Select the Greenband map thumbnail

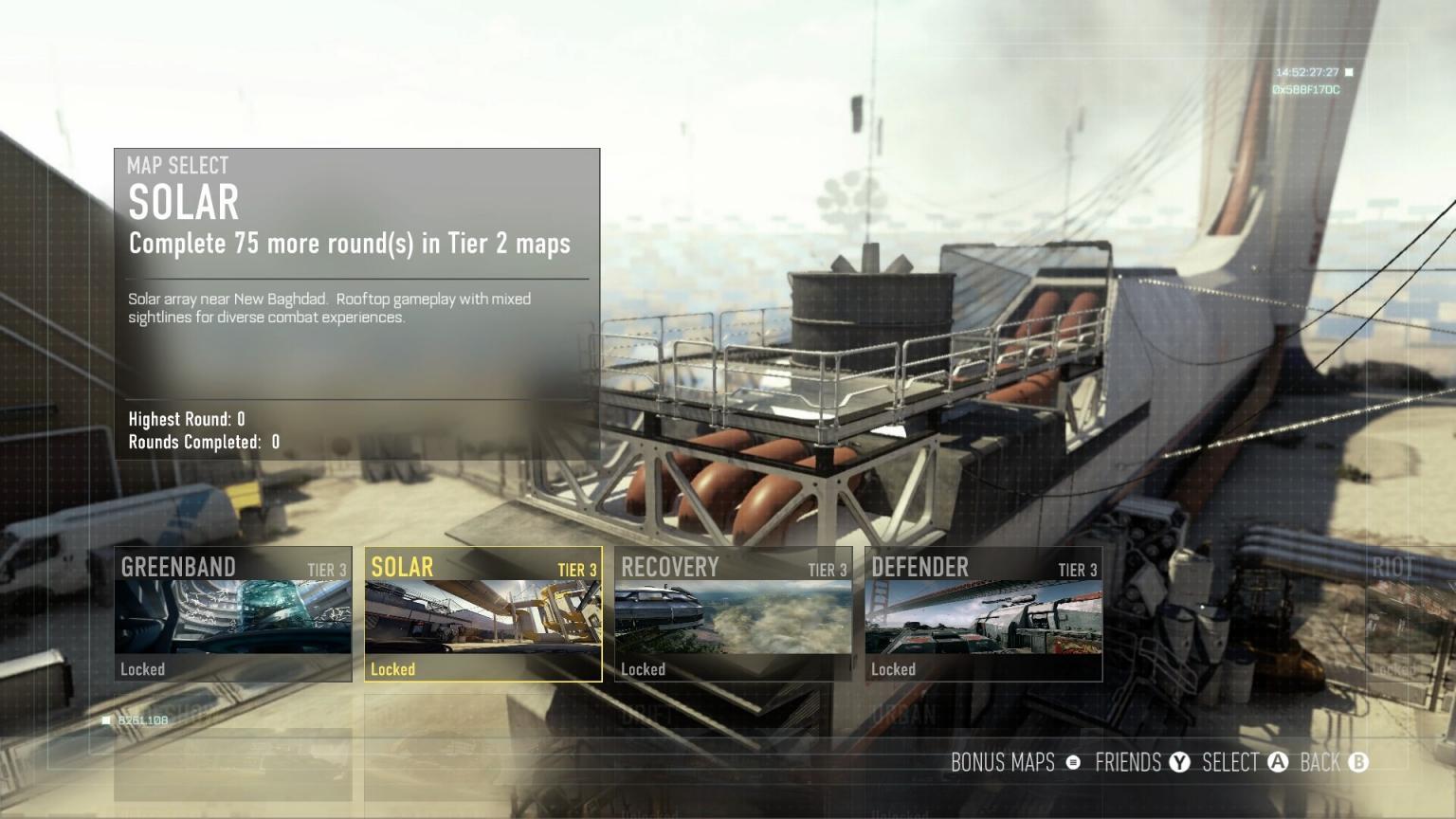[233, 613]
